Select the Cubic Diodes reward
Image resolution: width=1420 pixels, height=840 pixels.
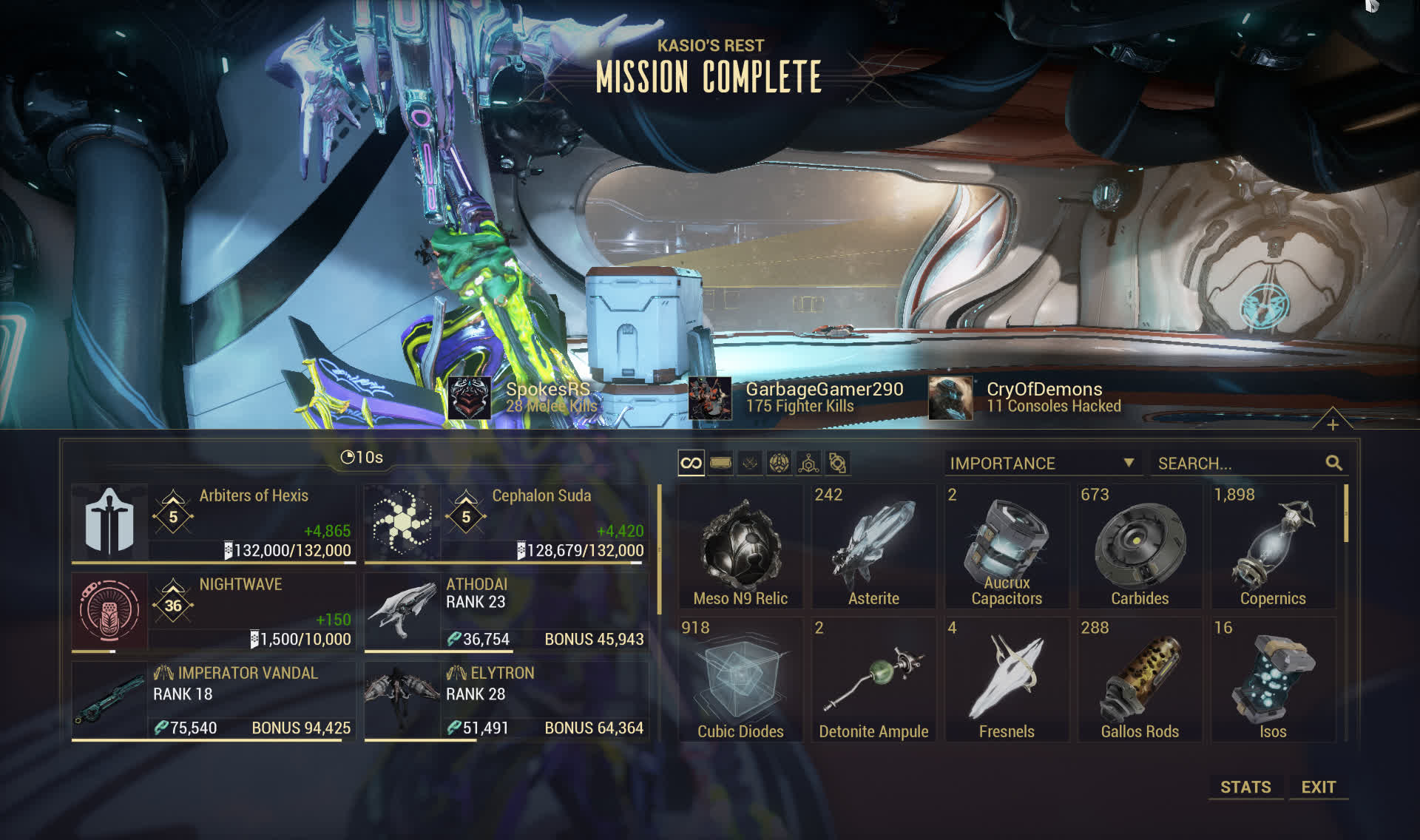pos(740,680)
